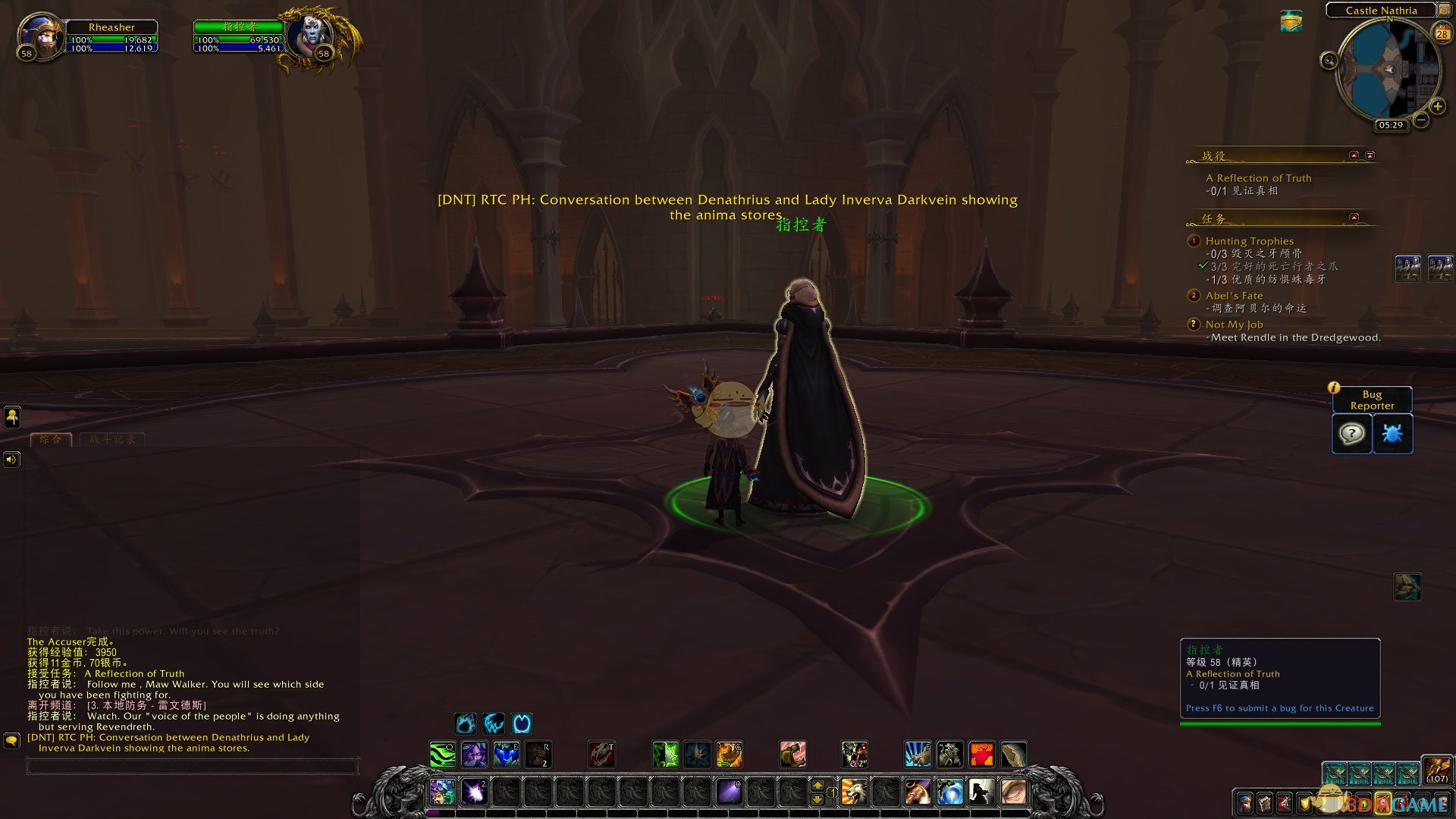1456x819 pixels.
Task: Open the calendar showing day 28
Action: (x=1442, y=33)
